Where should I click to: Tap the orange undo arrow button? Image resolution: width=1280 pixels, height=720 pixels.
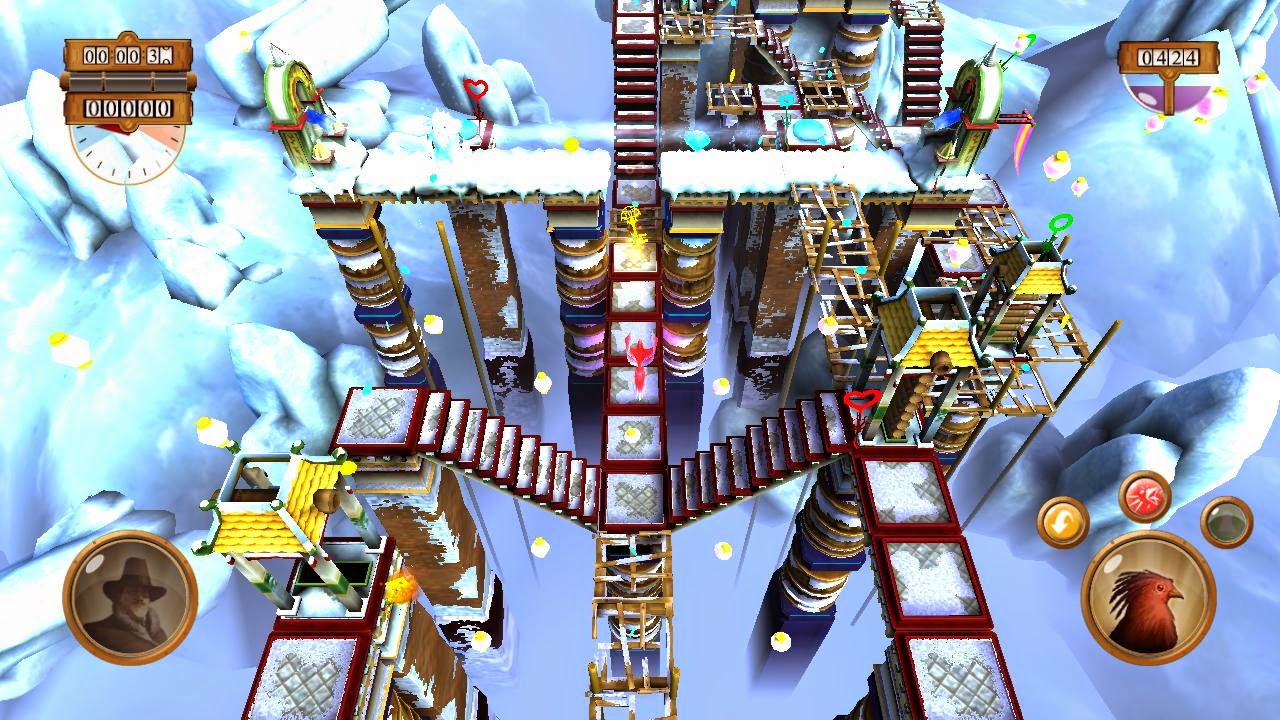pos(1063,520)
